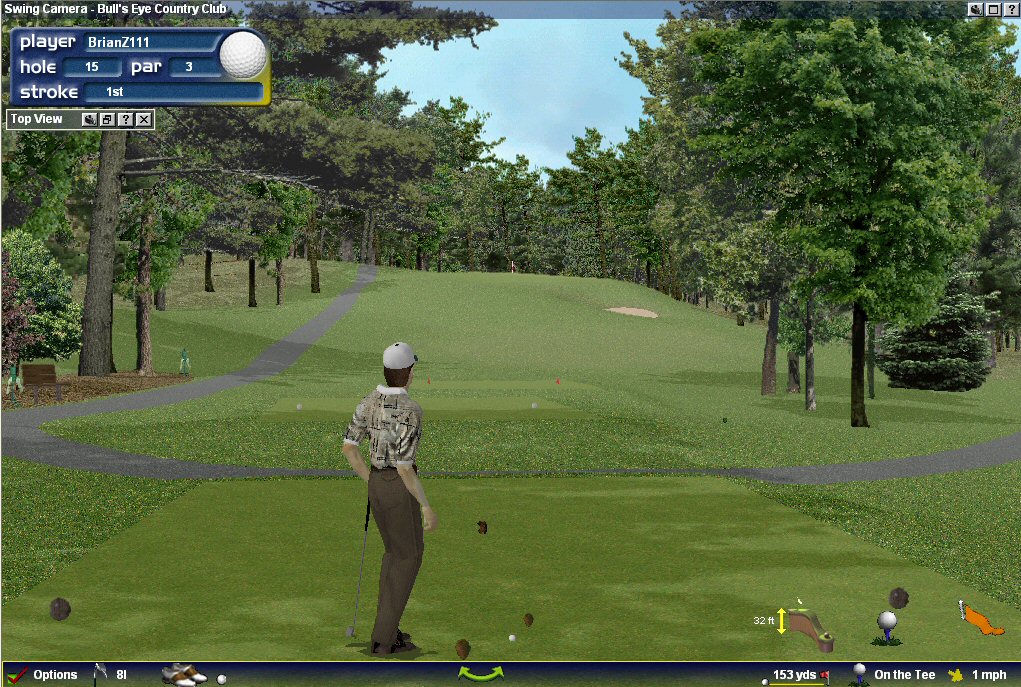The height and width of the screenshot is (687, 1021).
Task: Choose the 8I club selector
Action: [111, 675]
